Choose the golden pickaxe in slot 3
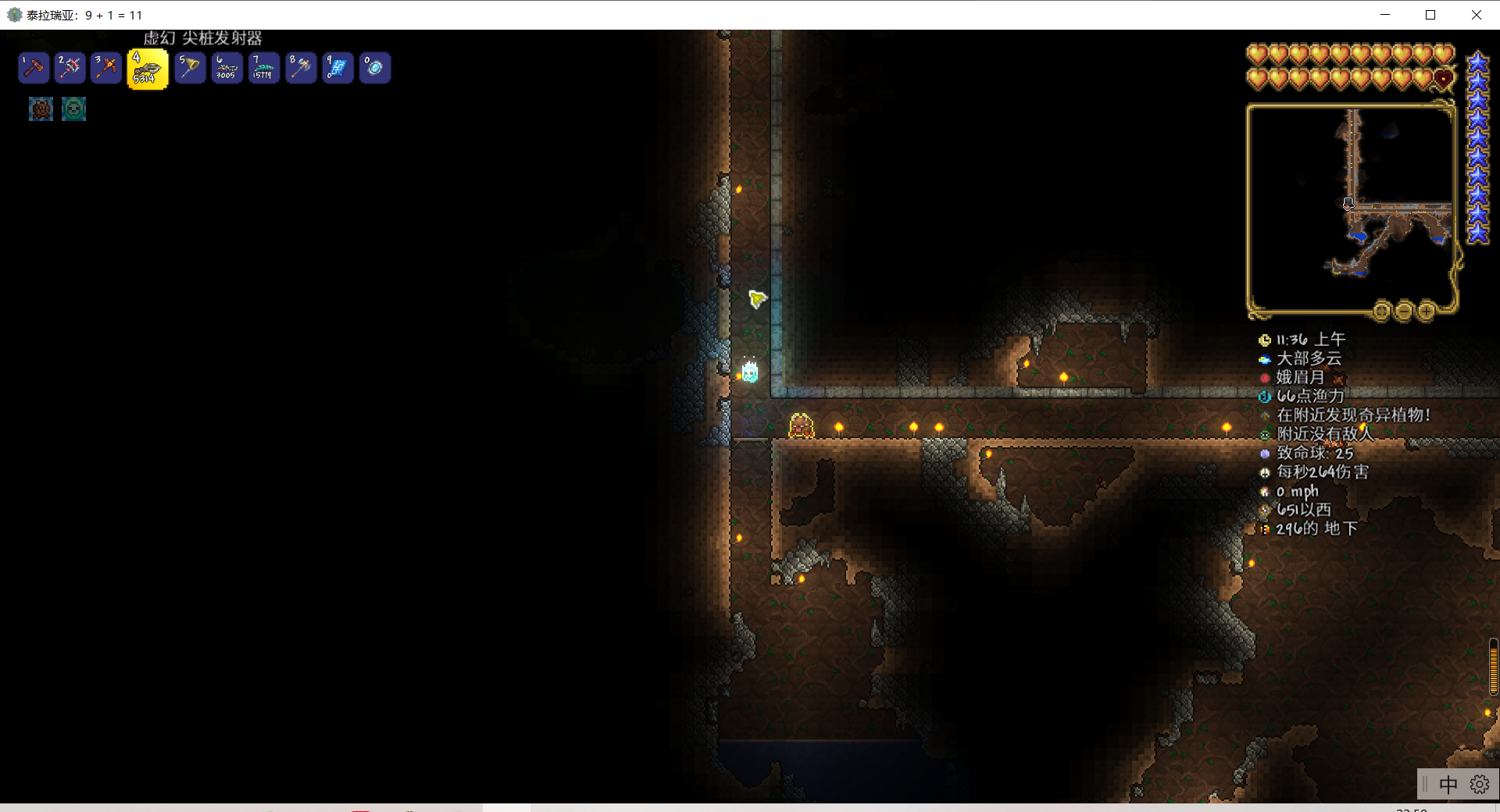The width and height of the screenshot is (1500, 812). [x=105, y=68]
